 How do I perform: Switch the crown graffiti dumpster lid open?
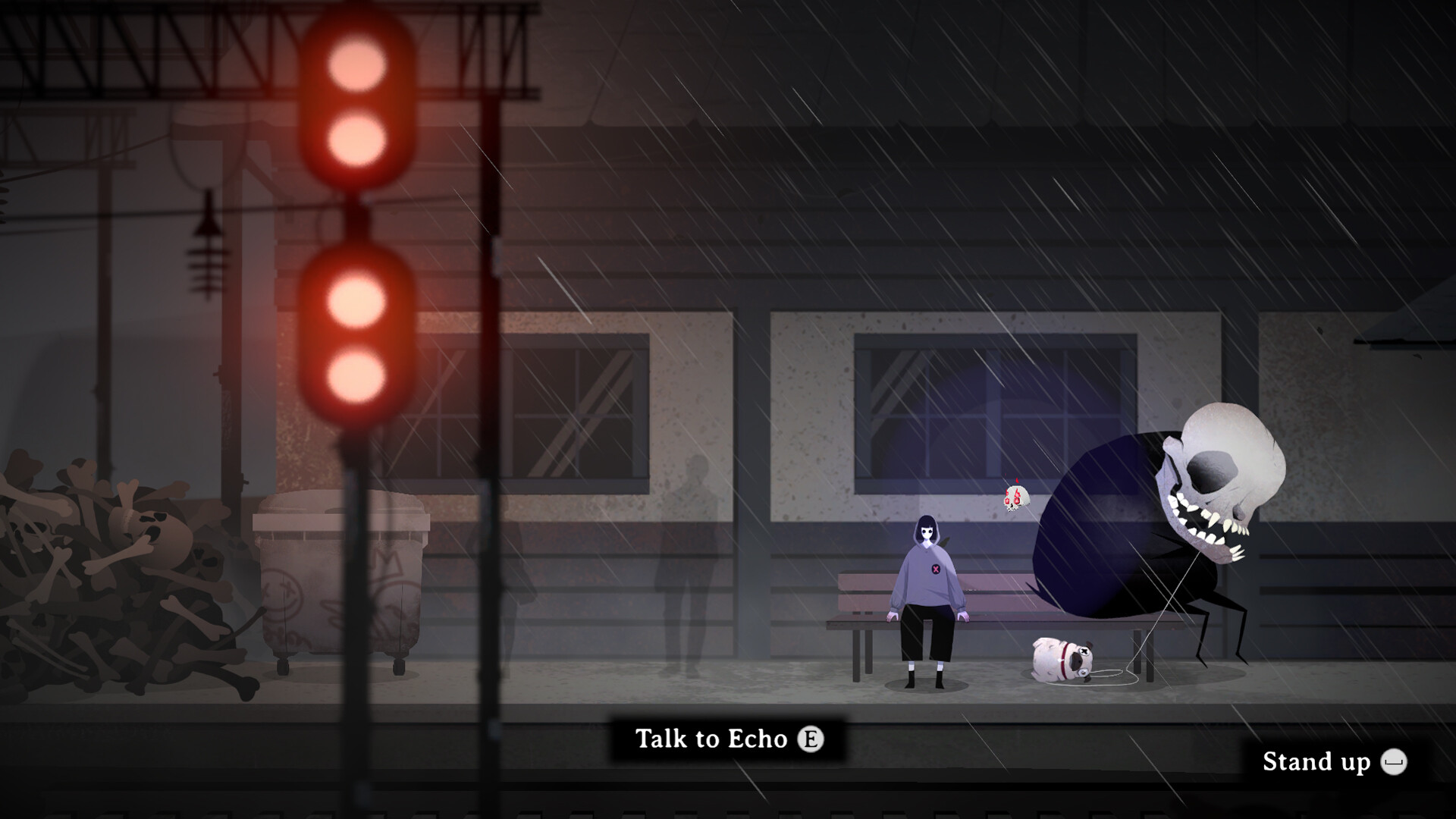(341, 516)
